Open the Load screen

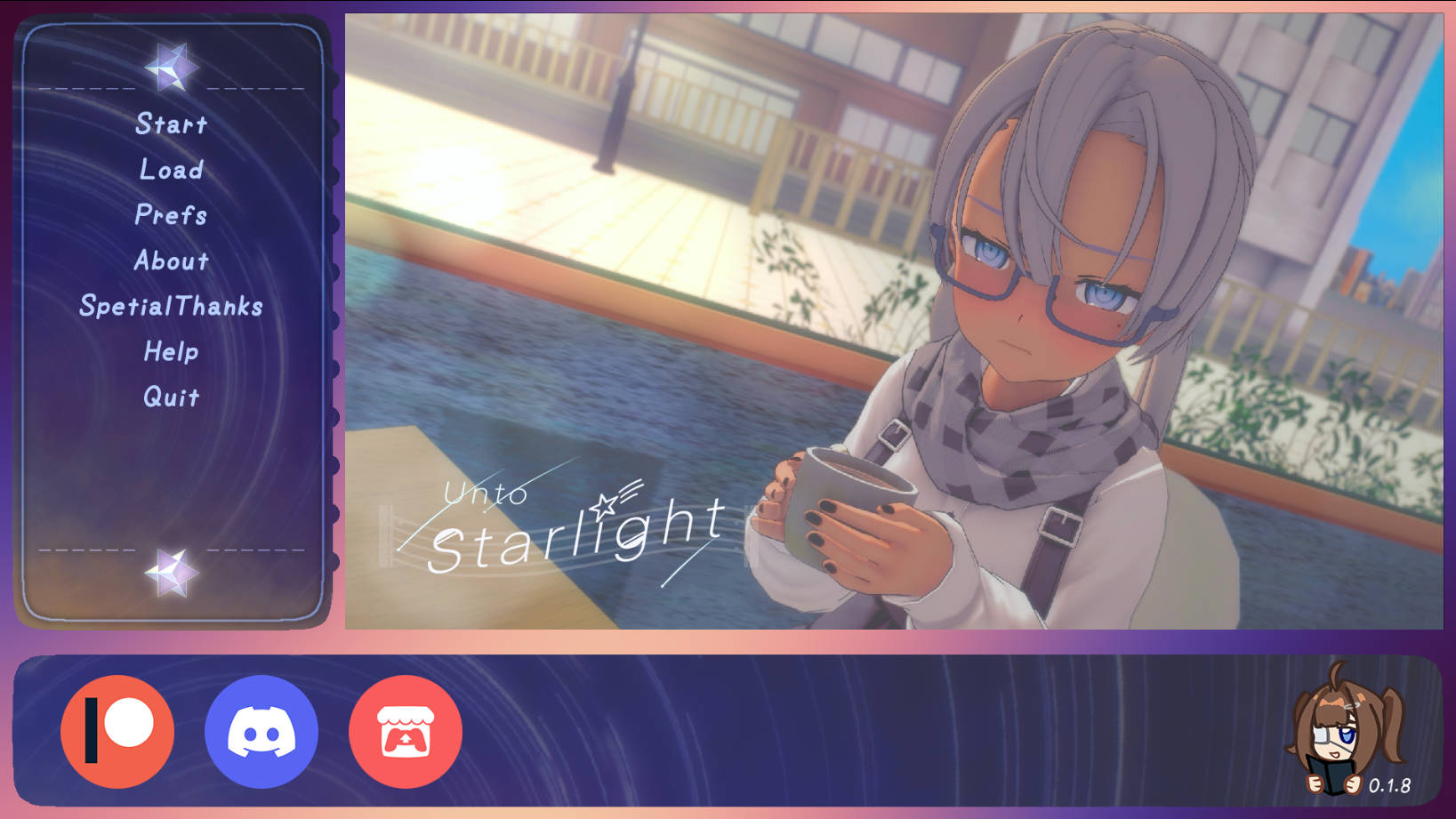click(x=171, y=170)
